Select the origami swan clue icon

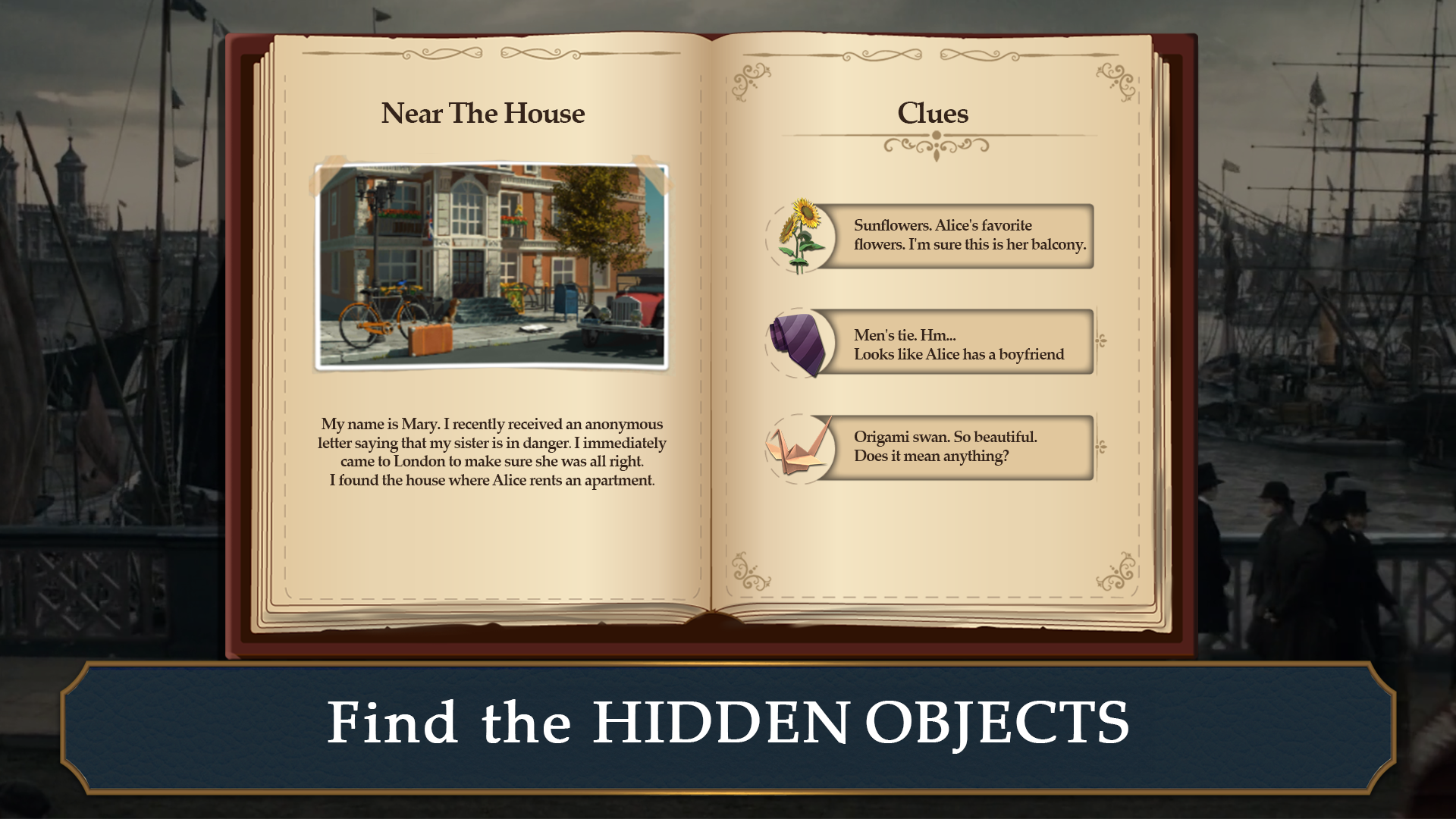pos(798,447)
